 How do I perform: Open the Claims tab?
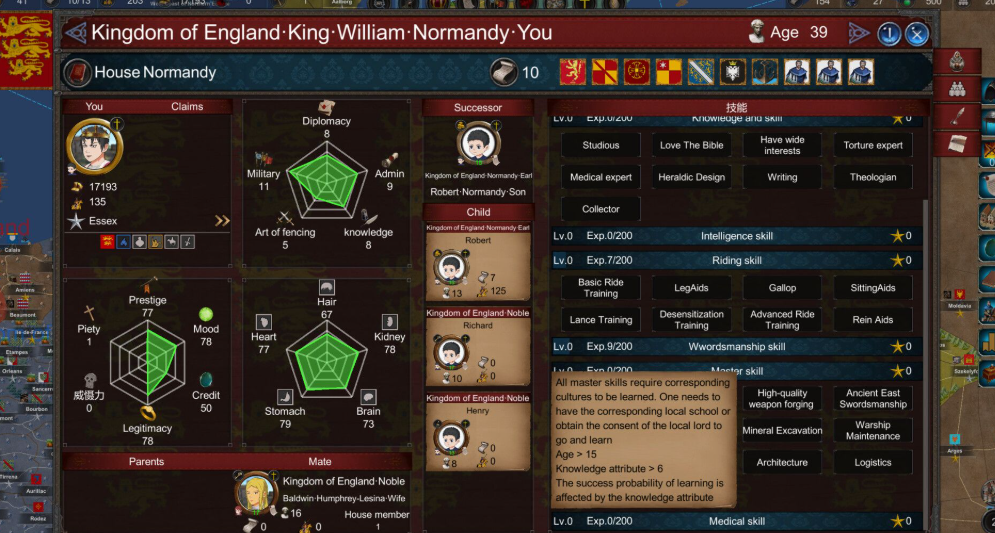187,106
